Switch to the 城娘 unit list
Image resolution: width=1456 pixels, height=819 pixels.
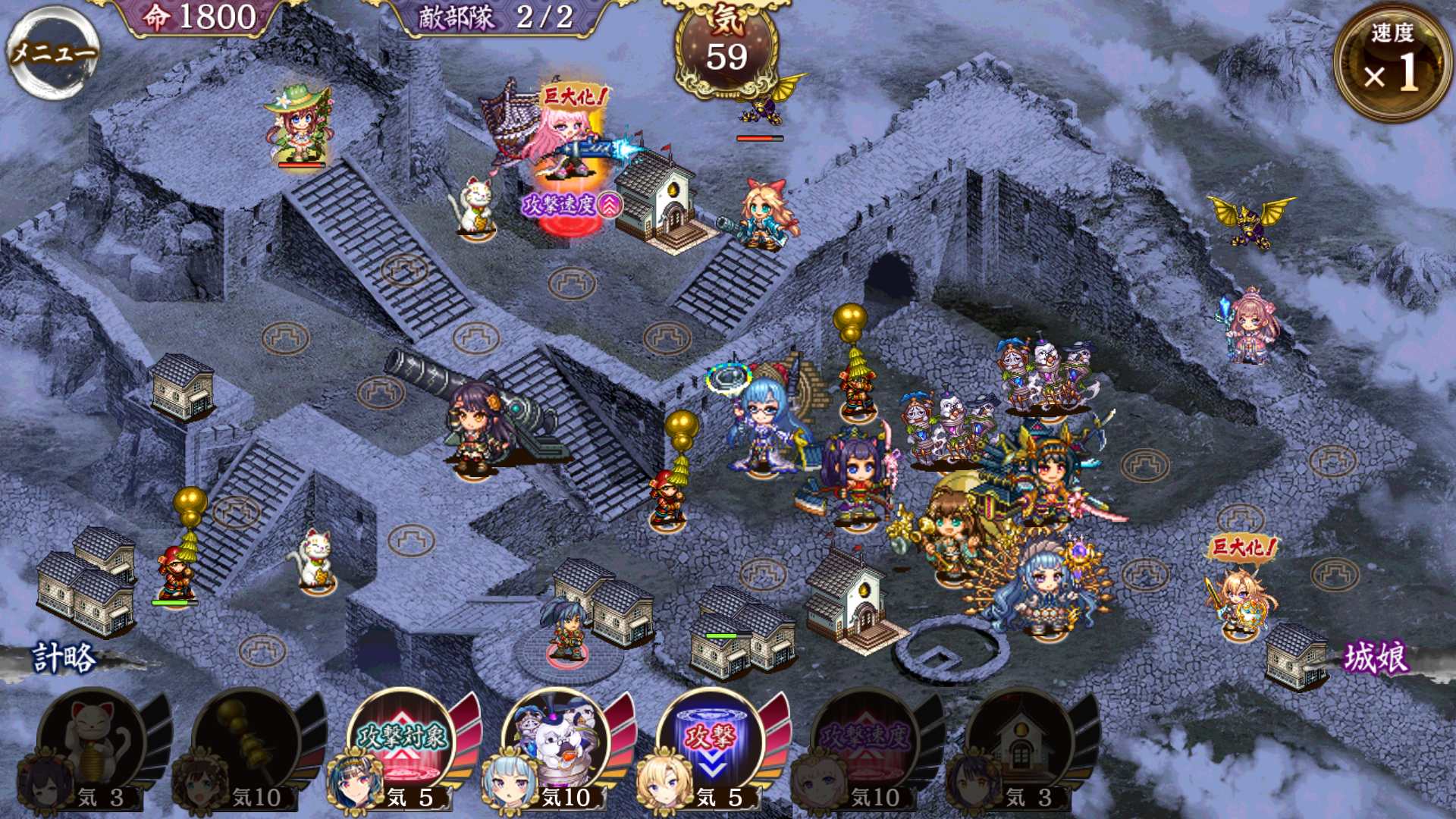point(1376,658)
